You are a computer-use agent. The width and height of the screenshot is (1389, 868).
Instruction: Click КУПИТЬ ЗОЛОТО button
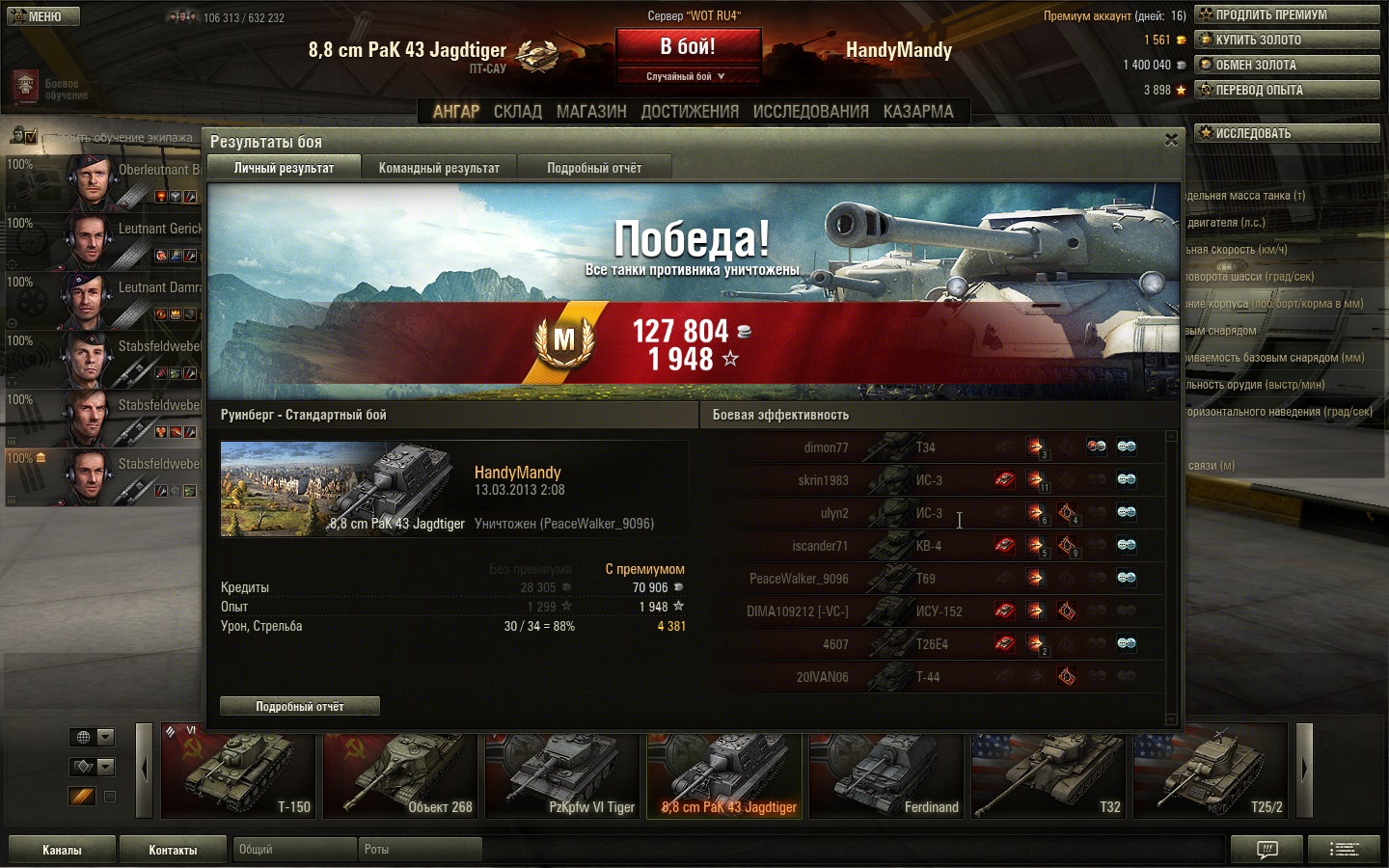click(1287, 40)
